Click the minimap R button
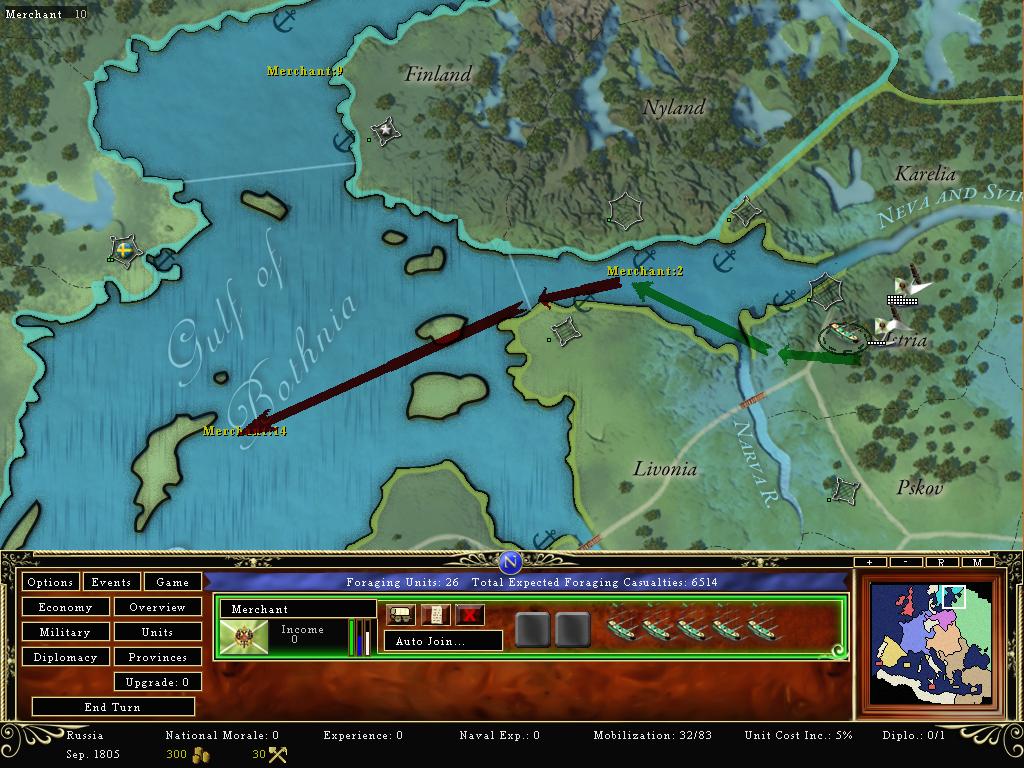Screen dimensions: 1024x768 (x=941, y=563)
